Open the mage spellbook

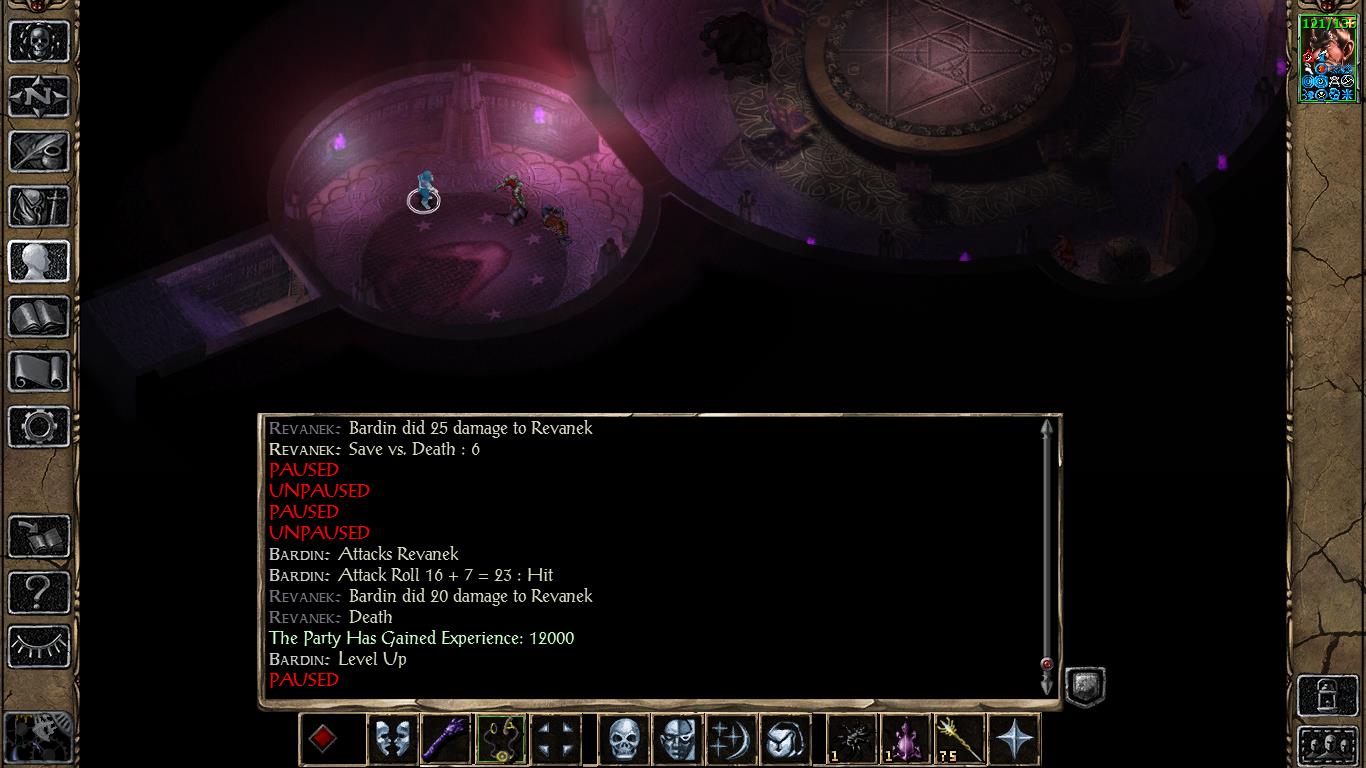39,317
